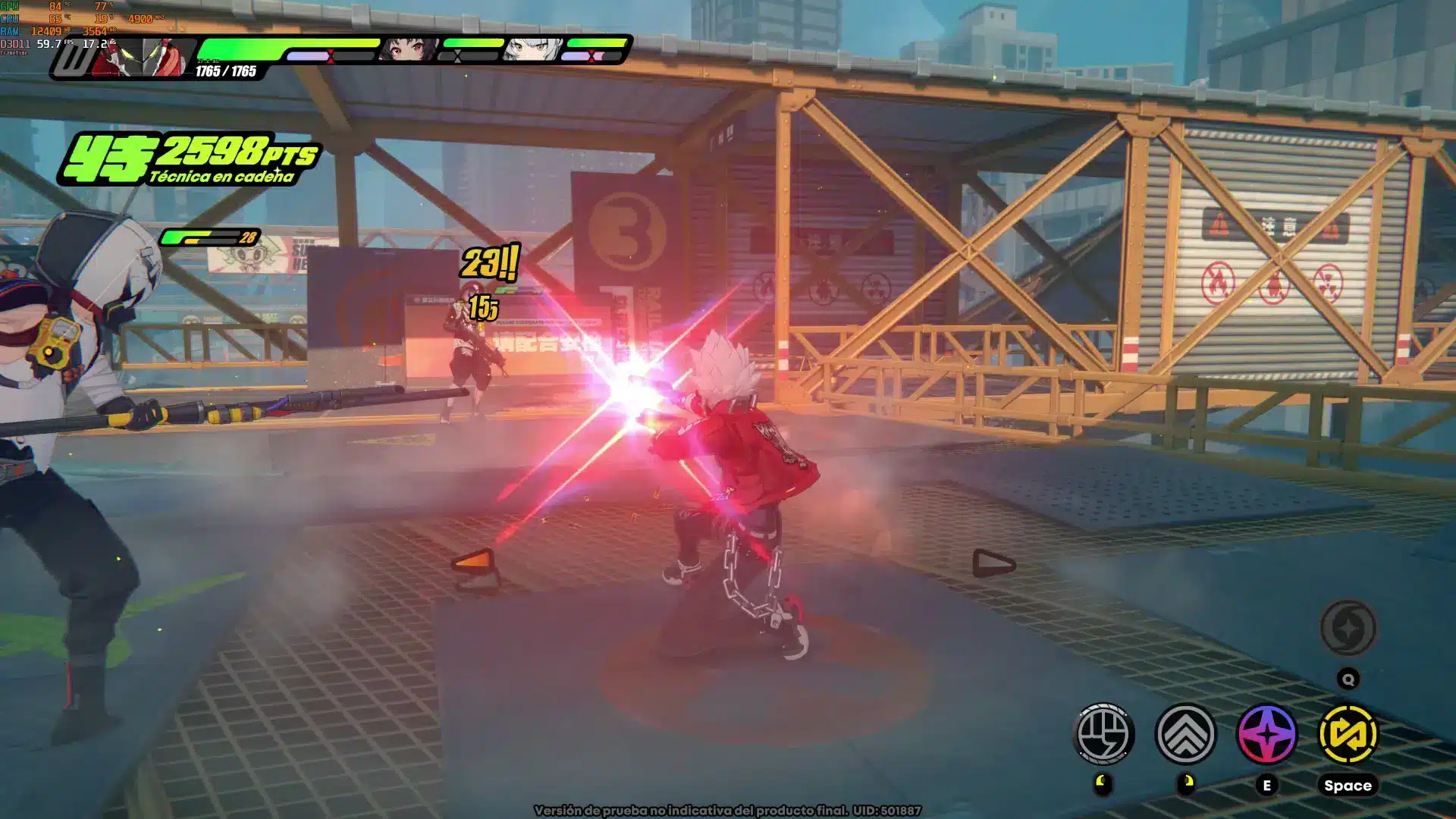The image size is (1456, 819).
Task: Activate the greyed-out ultimate ability icon
Action: point(1348,628)
